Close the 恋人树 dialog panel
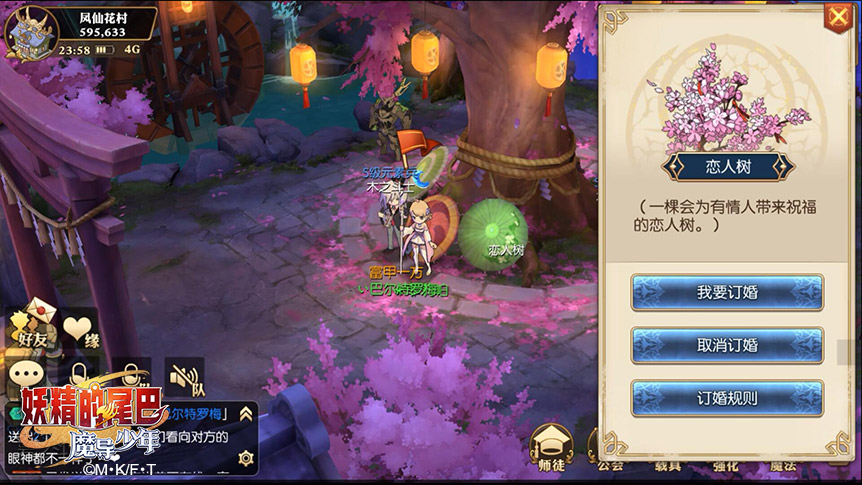The height and width of the screenshot is (485, 862). (x=836, y=17)
